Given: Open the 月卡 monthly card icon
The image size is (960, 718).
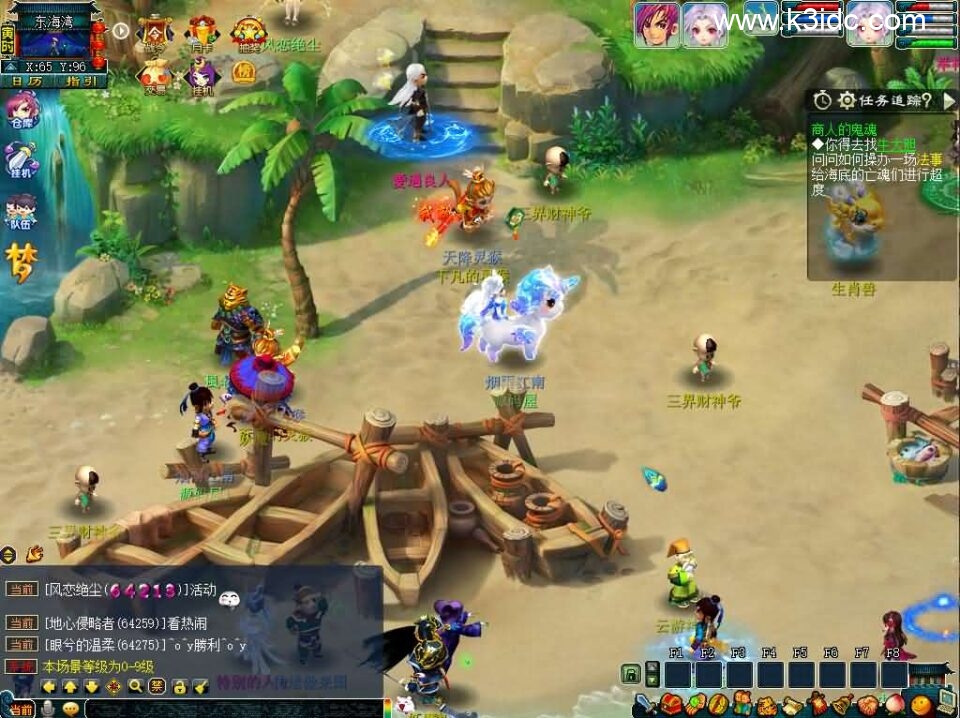Looking at the screenshot, I should point(202,33).
